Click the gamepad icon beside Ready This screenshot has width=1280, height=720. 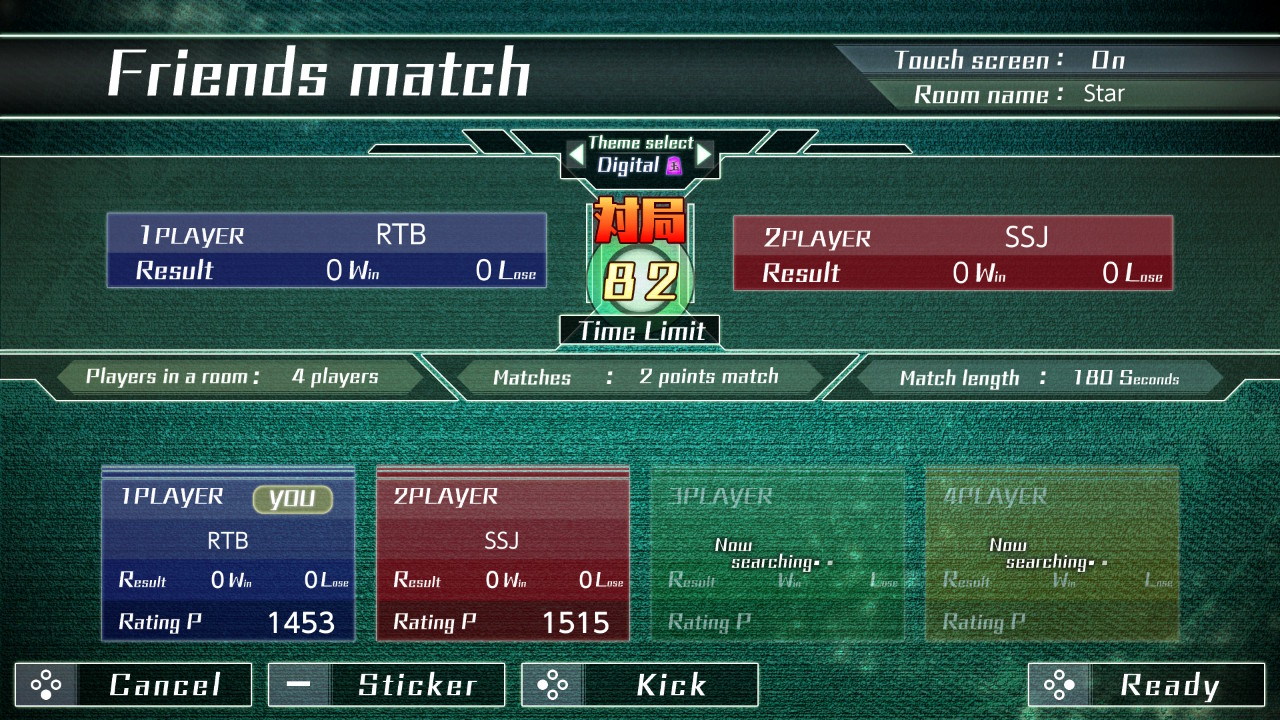(x=1059, y=685)
